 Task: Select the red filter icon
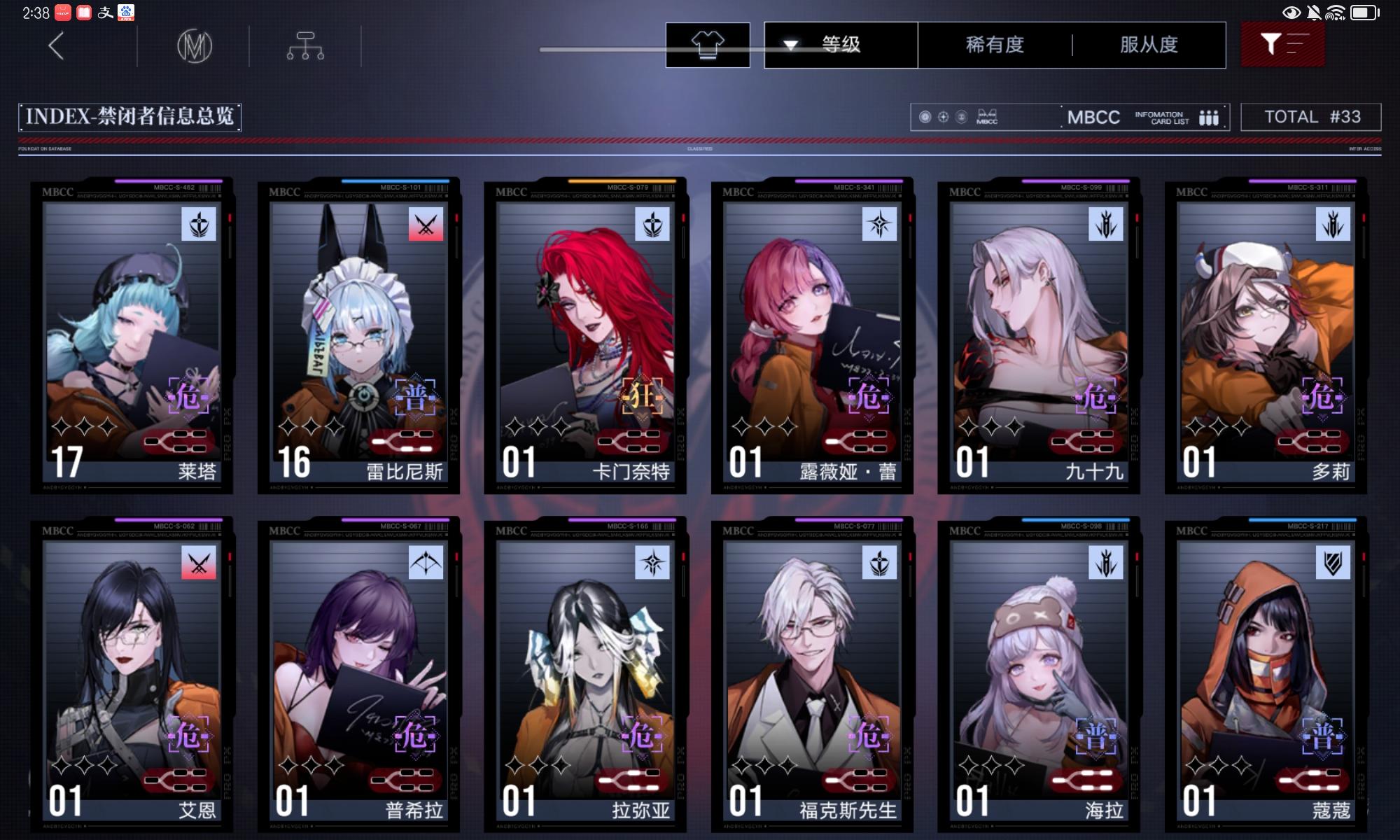click(x=1282, y=43)
